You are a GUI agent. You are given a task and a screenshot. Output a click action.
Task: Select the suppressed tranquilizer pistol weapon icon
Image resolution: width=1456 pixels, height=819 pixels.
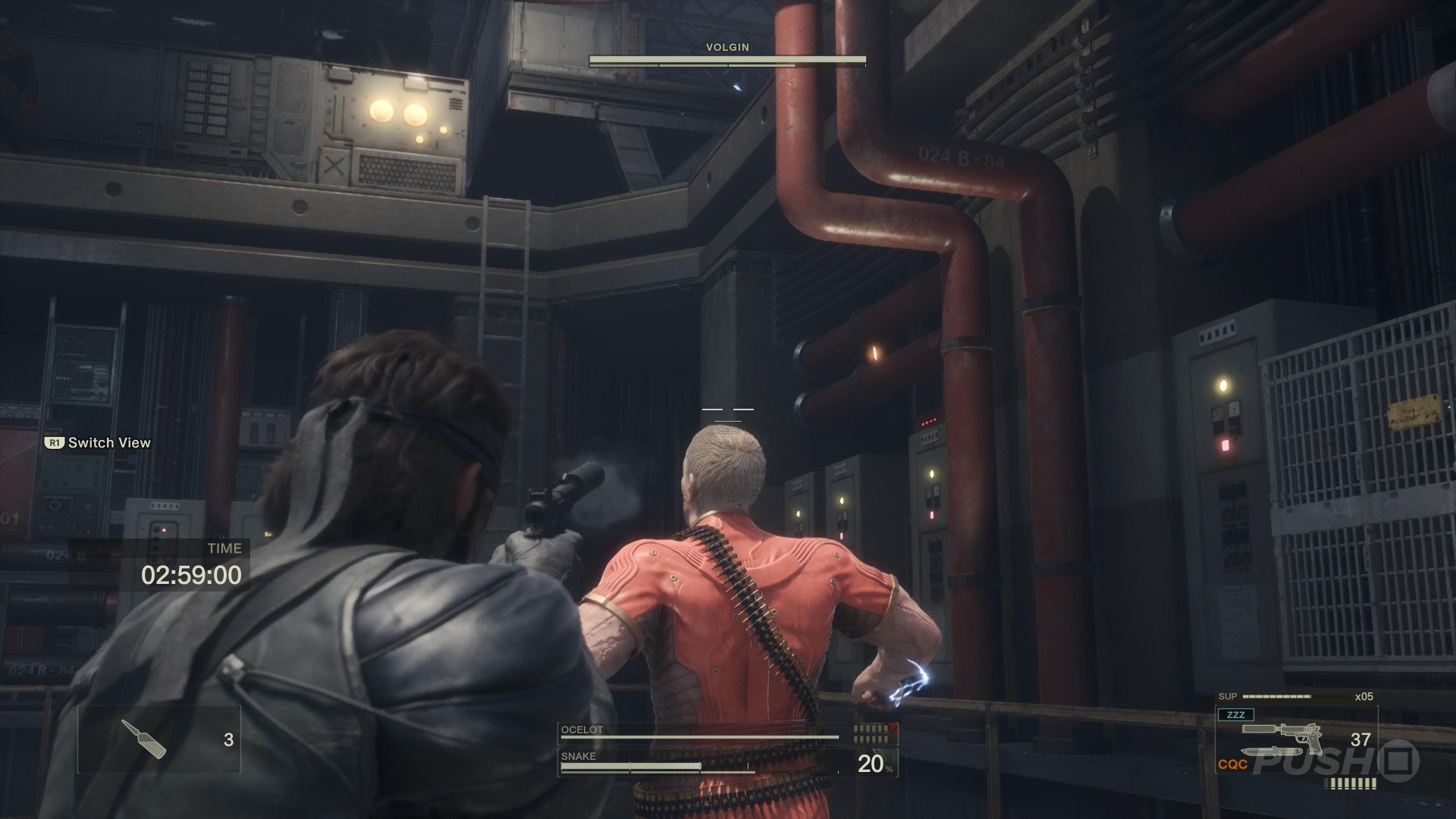coord(1283,734)
